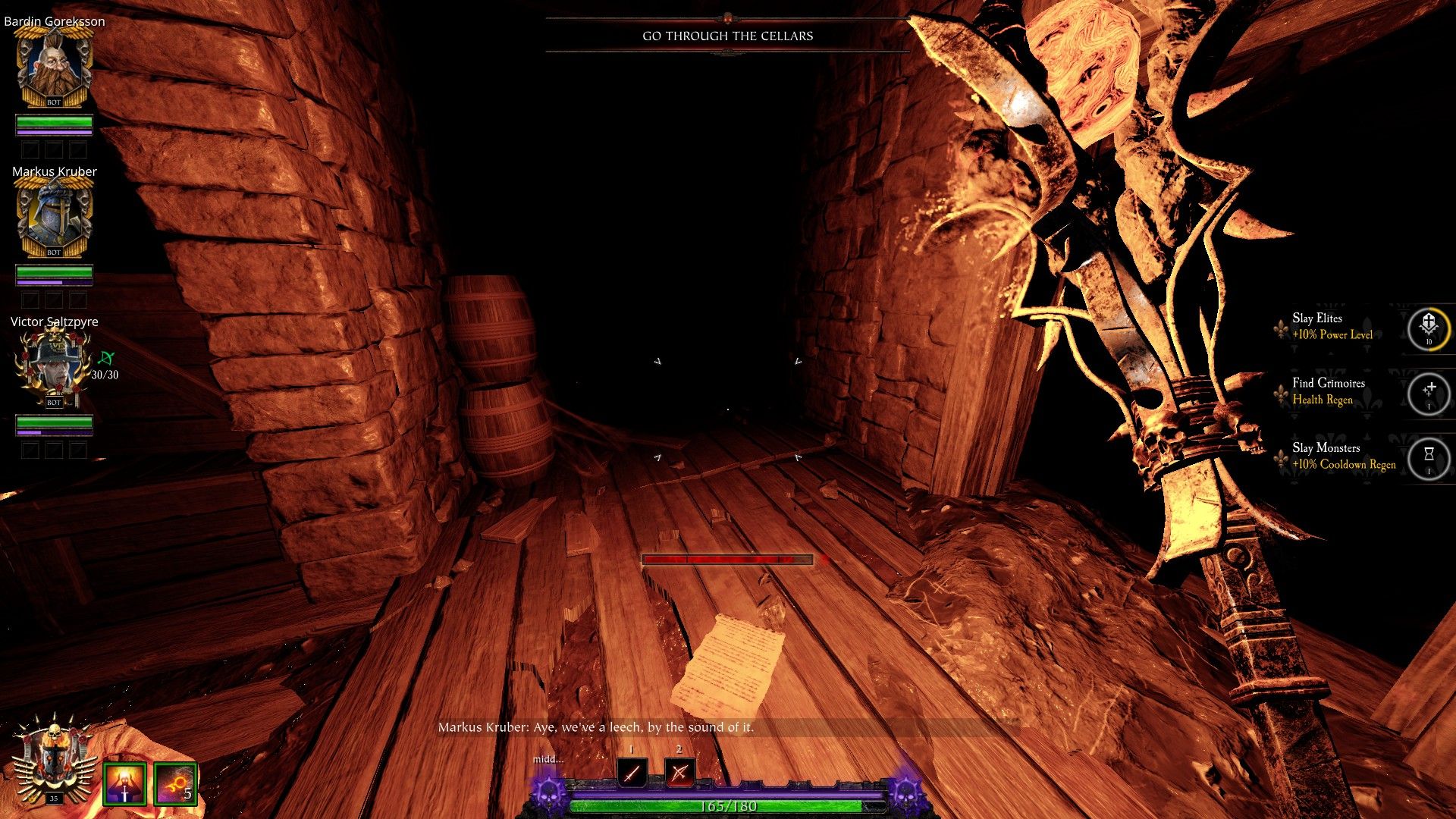This screenshot has width=1456, height=819.
Task: Click the Slay Monsters hourglass icon
Action: [x=1429, y=455]
